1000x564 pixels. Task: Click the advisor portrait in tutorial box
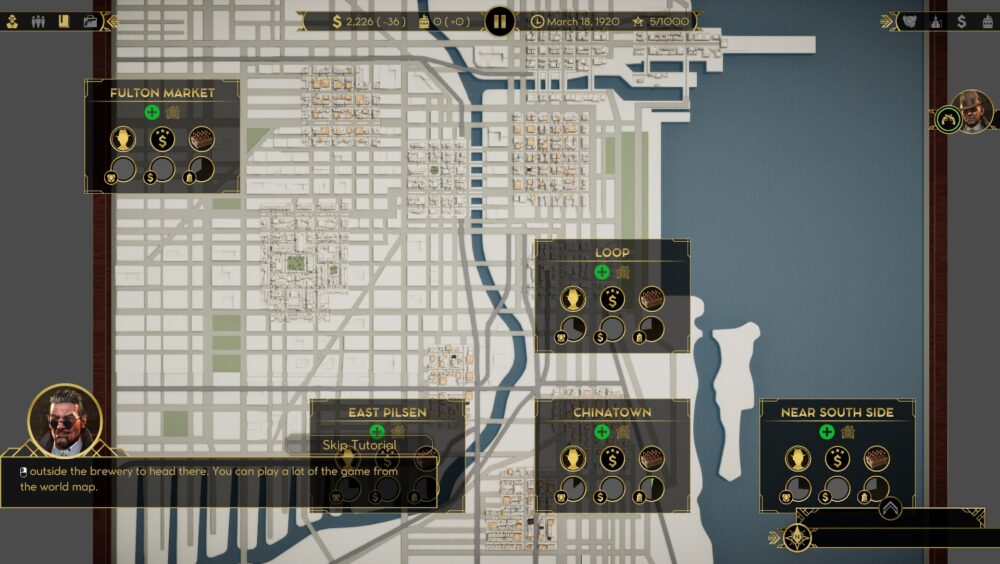pyautogui.click(x=65, y=420)
